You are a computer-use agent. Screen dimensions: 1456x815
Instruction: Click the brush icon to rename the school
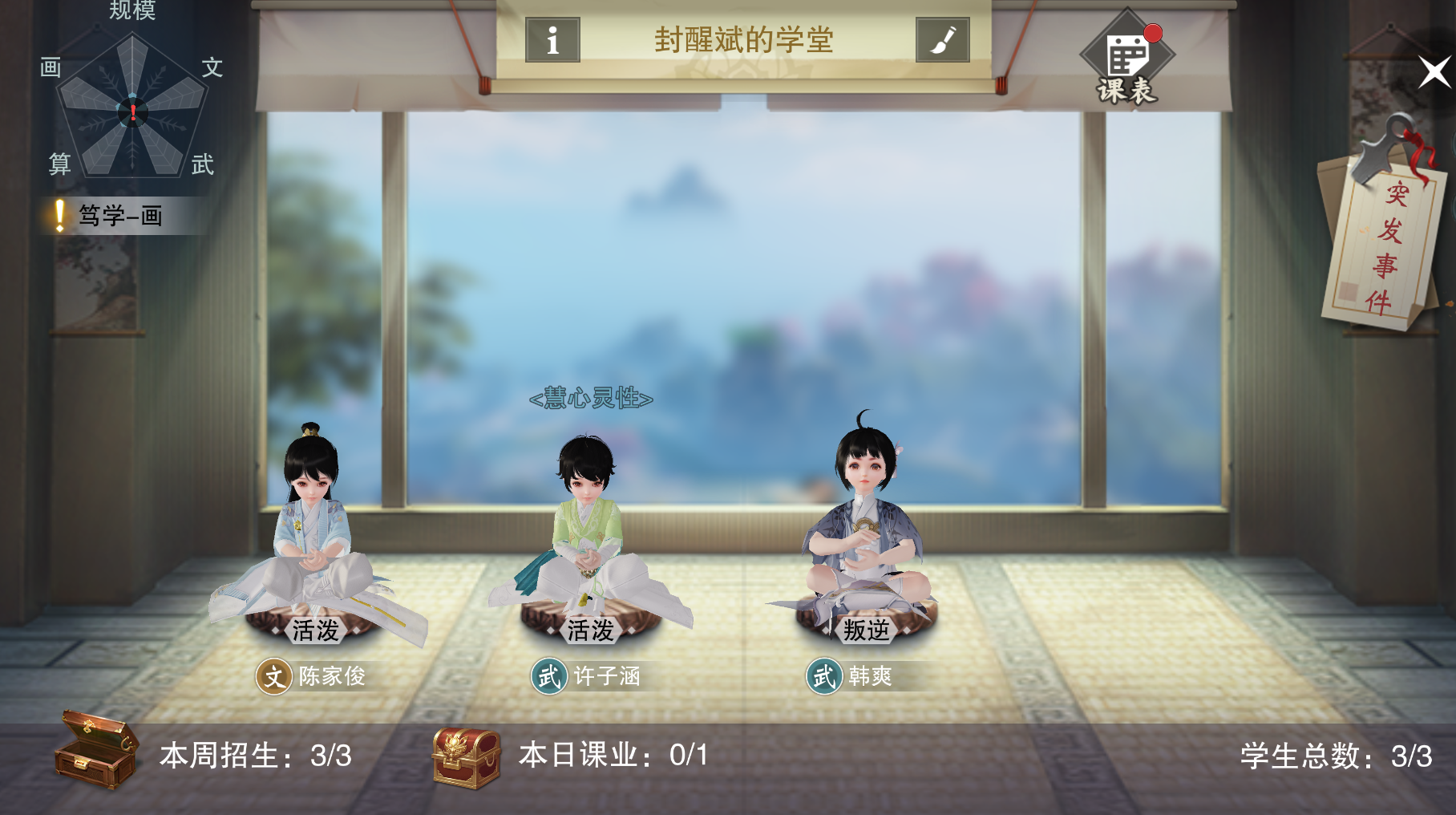point(944,38)
